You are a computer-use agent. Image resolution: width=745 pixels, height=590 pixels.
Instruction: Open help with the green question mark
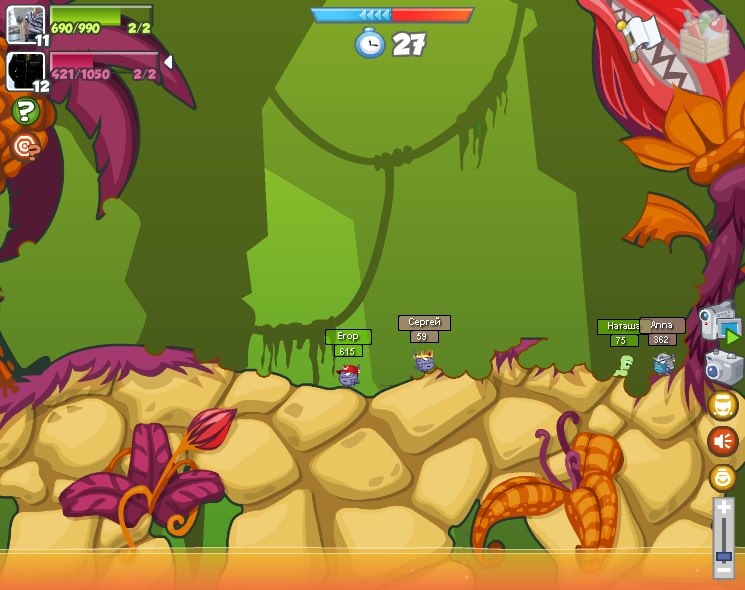[26, 112]
